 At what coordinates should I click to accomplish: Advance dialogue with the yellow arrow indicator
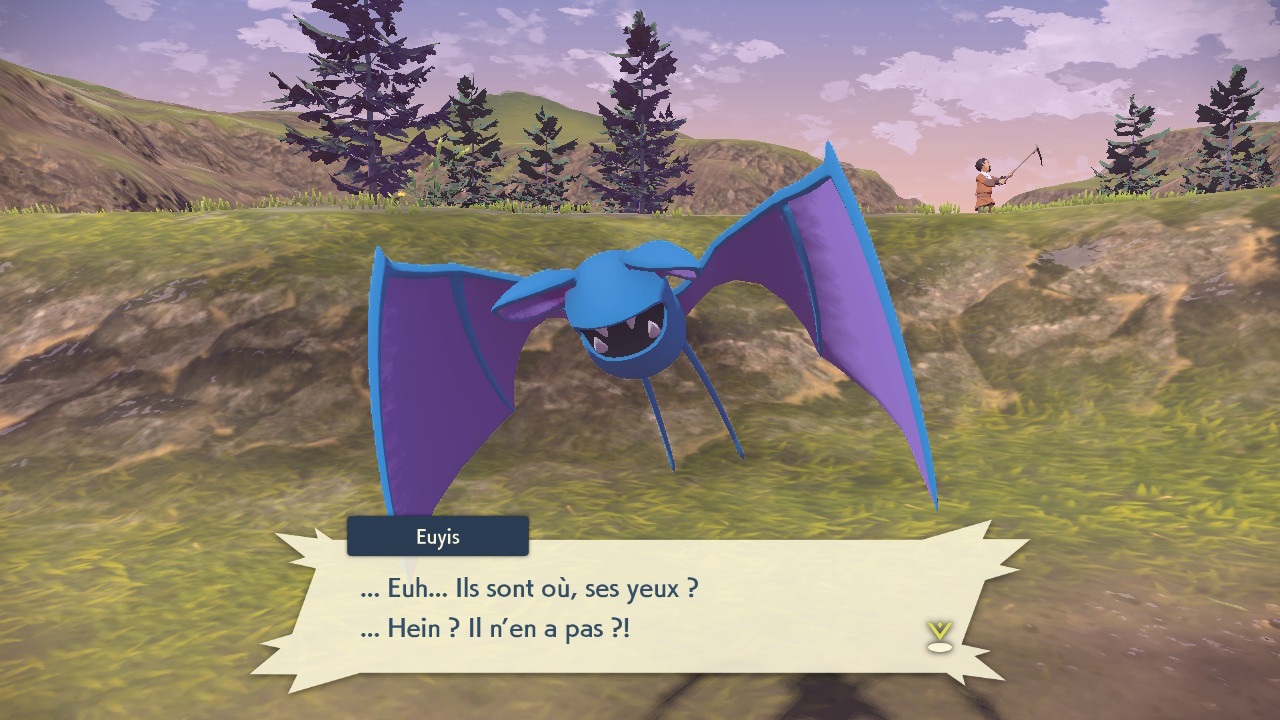point(939,636)
